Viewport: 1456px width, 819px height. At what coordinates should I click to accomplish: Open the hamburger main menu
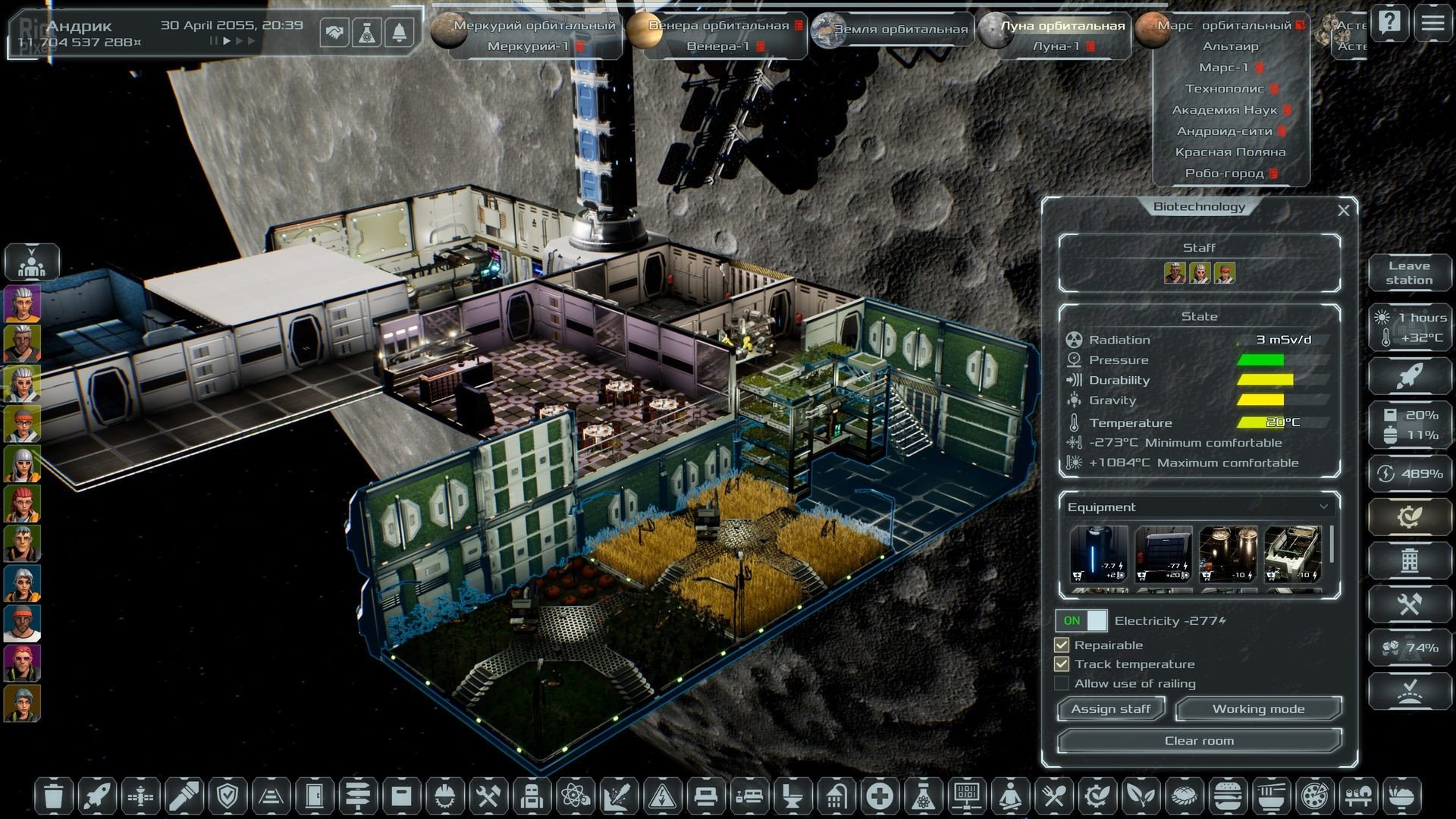1432,23
